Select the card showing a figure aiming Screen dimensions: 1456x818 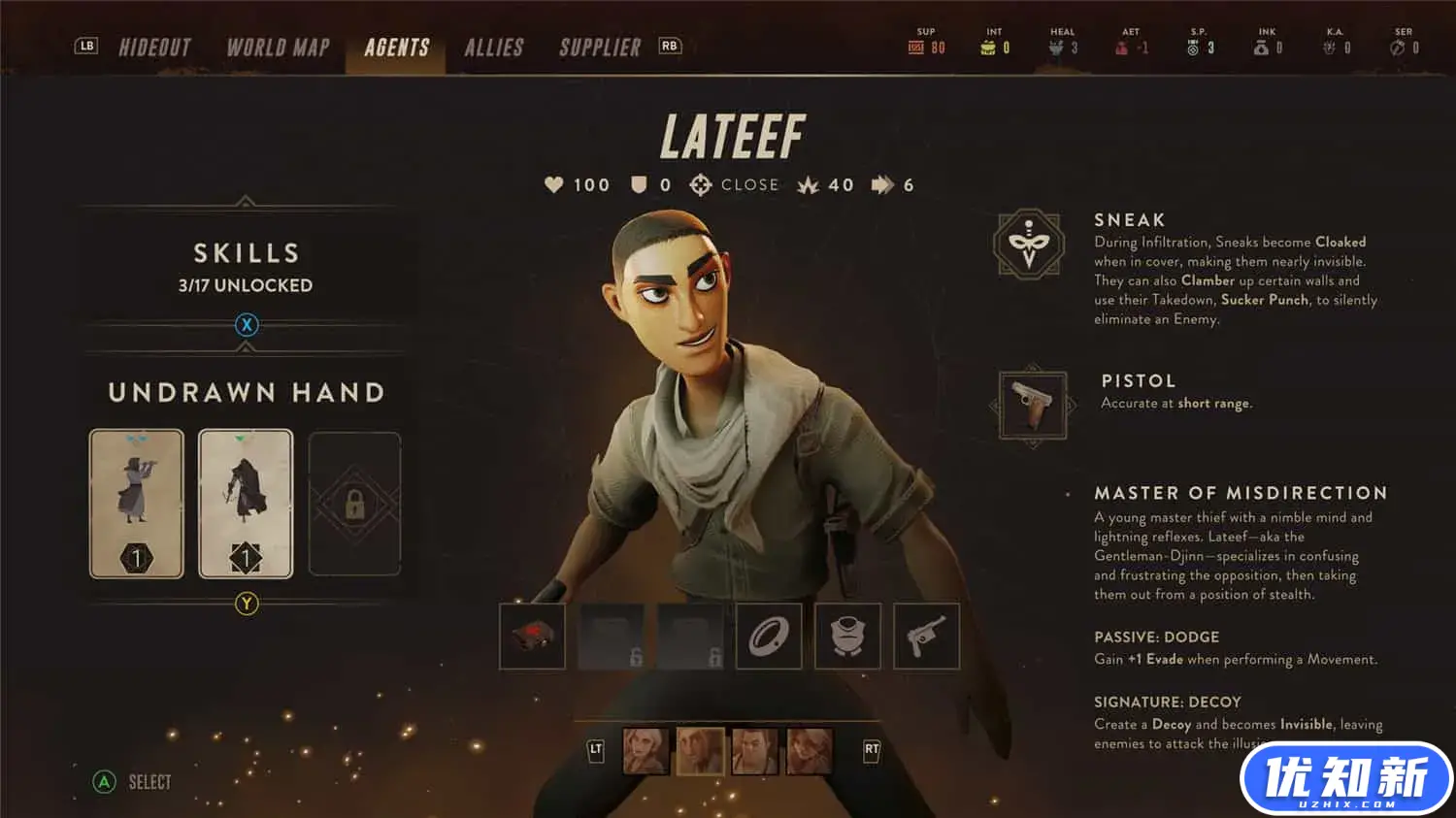click(137, 504)
